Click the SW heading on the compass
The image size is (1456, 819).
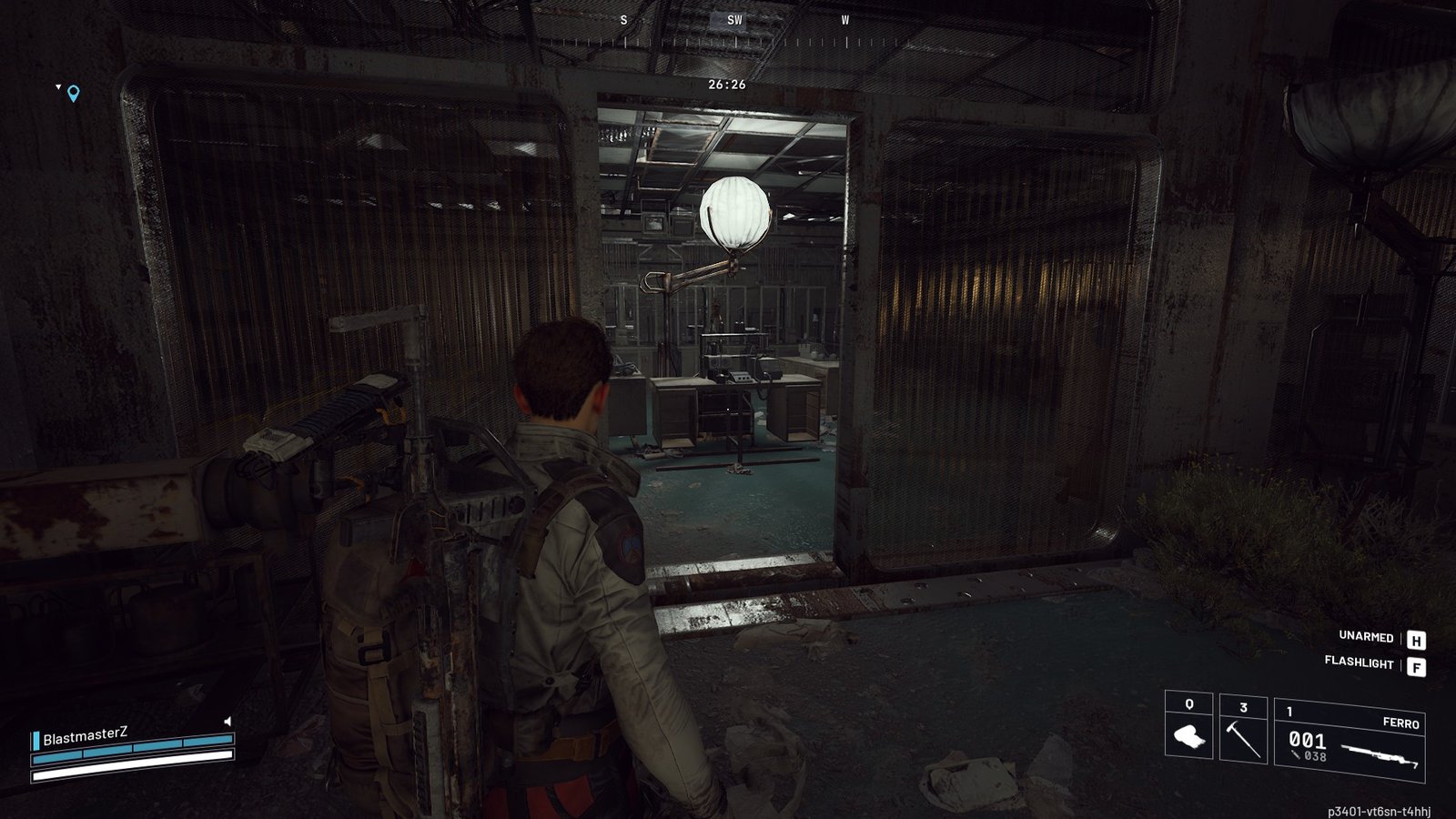tap(734, 20)
